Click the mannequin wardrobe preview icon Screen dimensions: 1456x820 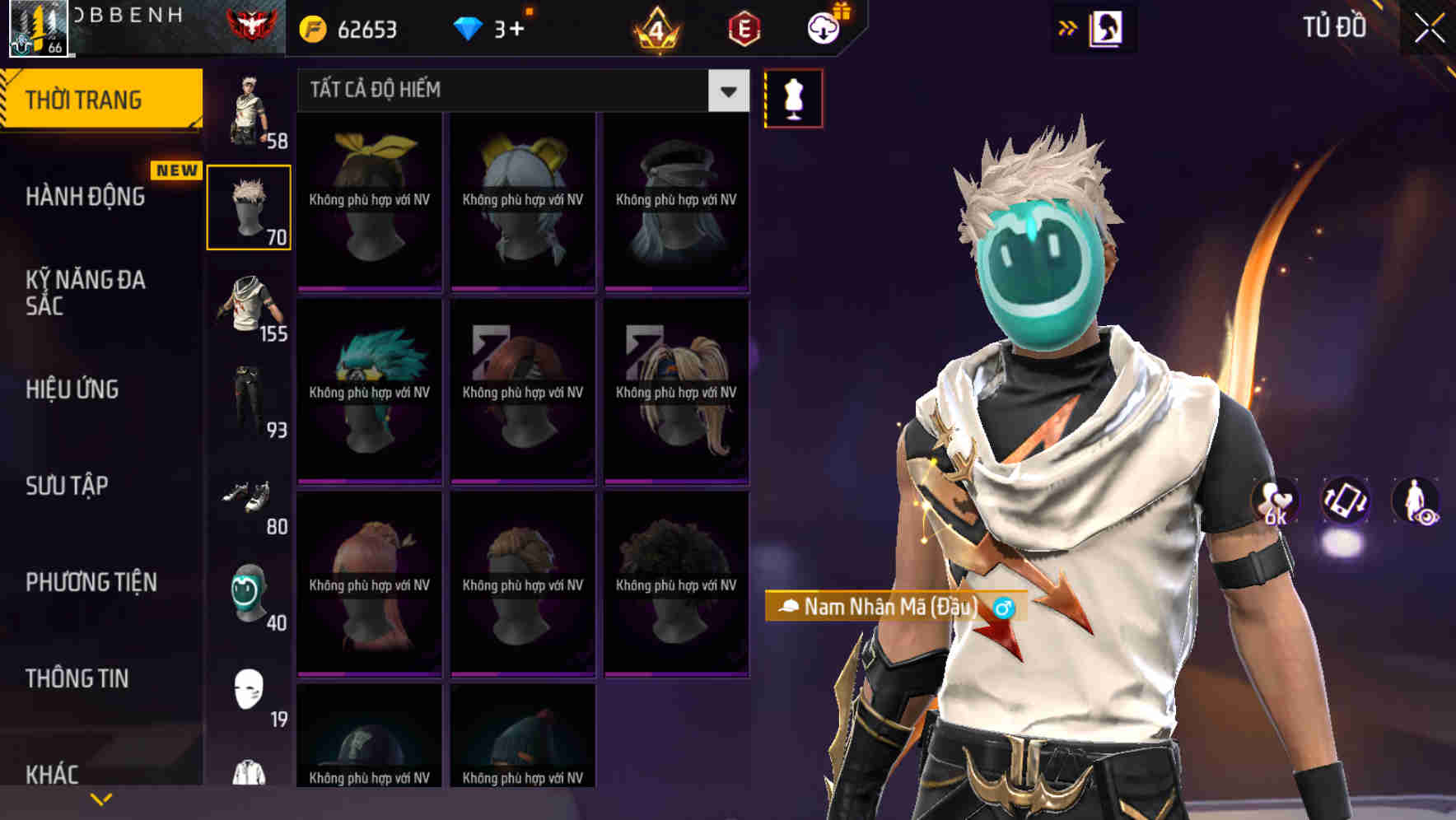pyautogui.click(x=793, y=97)
